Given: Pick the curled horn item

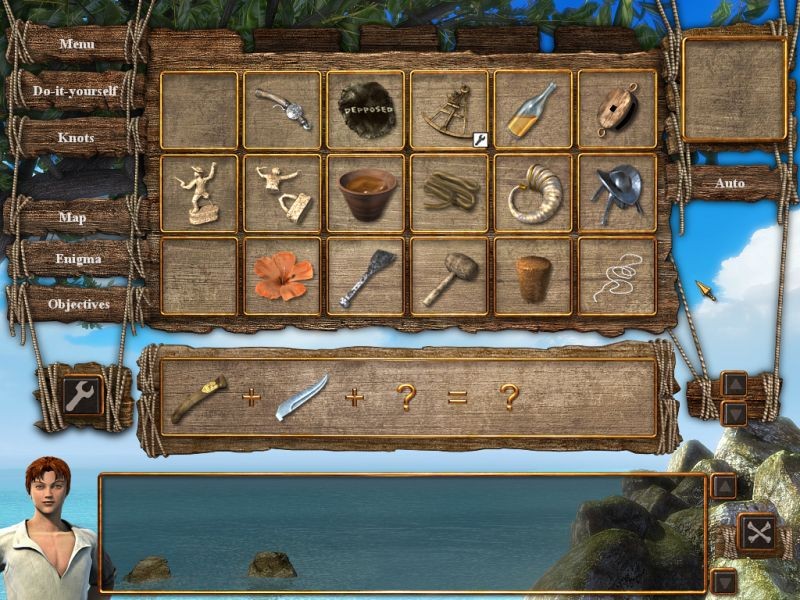Looking at the screenshot, I should [x=532, y=193].
